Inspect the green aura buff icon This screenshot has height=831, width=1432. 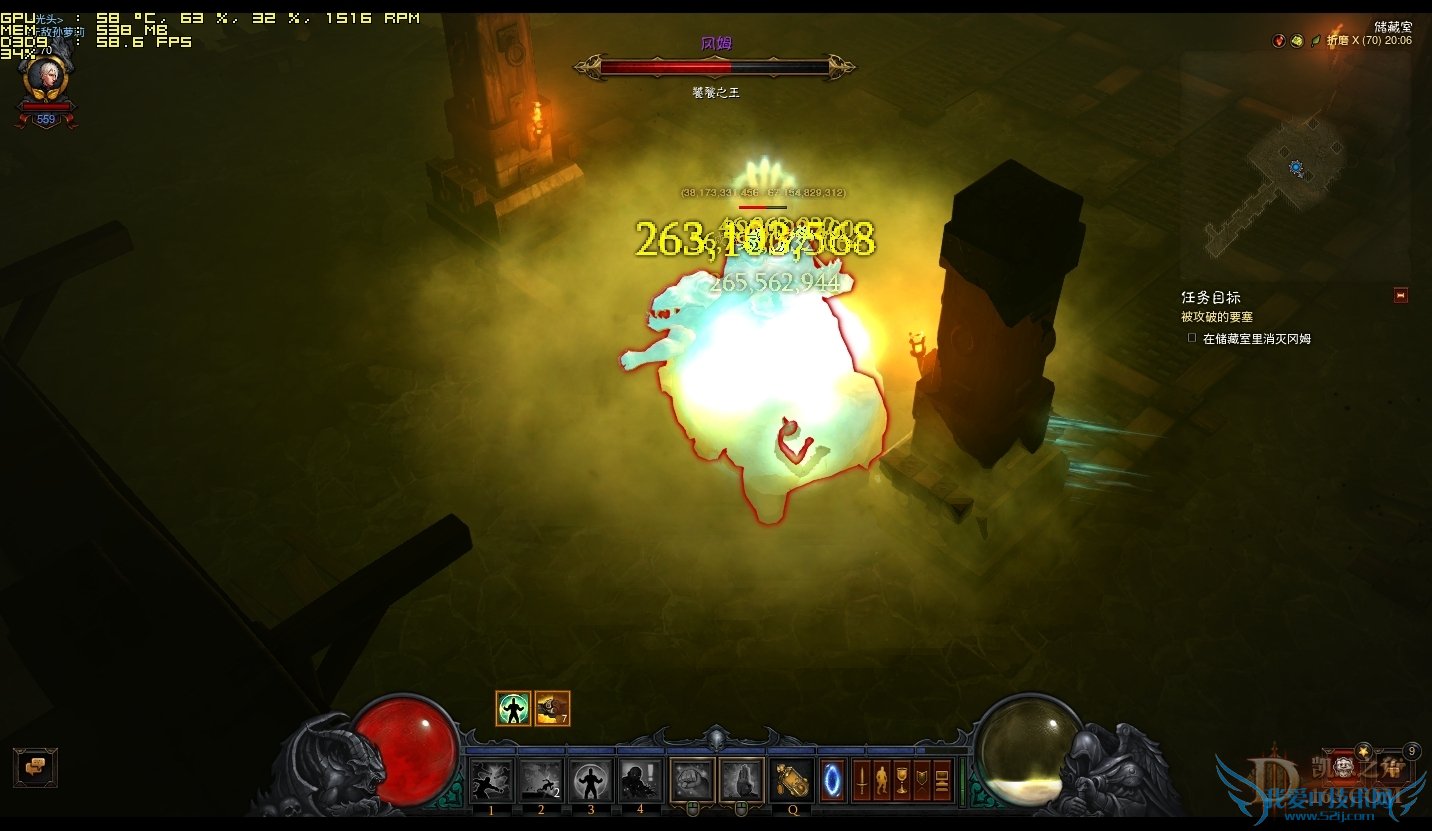click(513, 708)
